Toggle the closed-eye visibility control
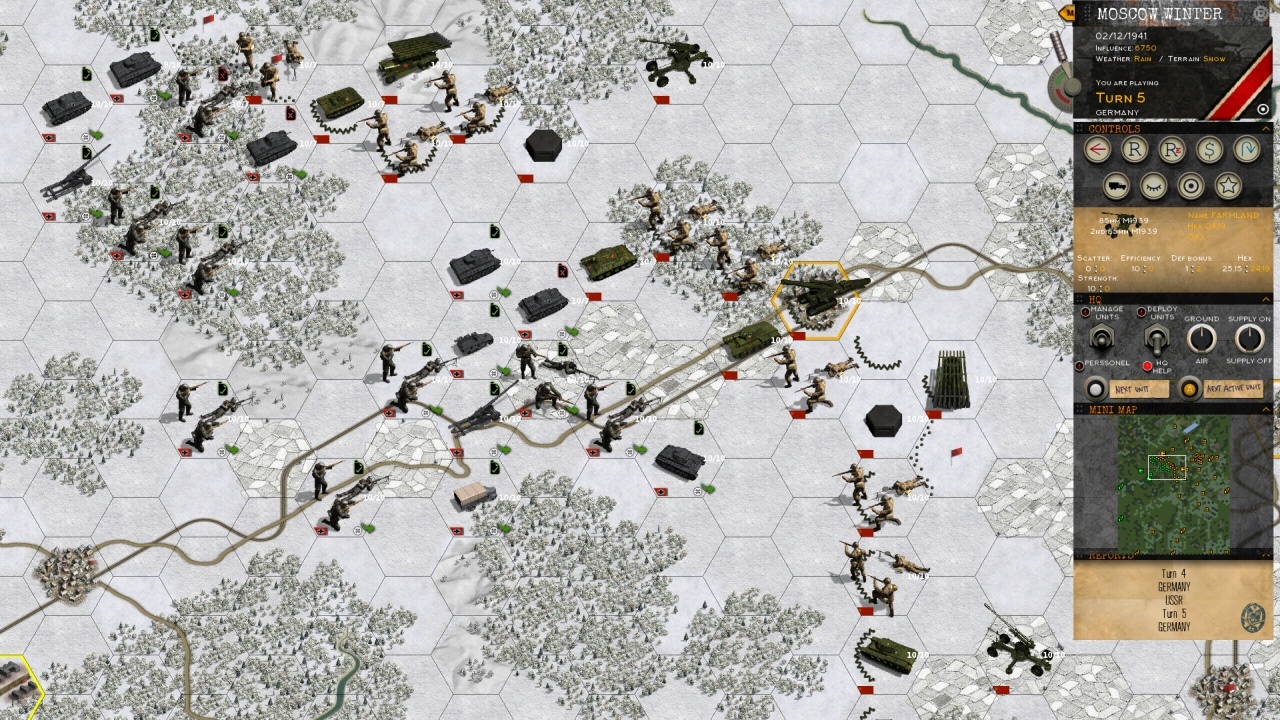 point(1154,185)
